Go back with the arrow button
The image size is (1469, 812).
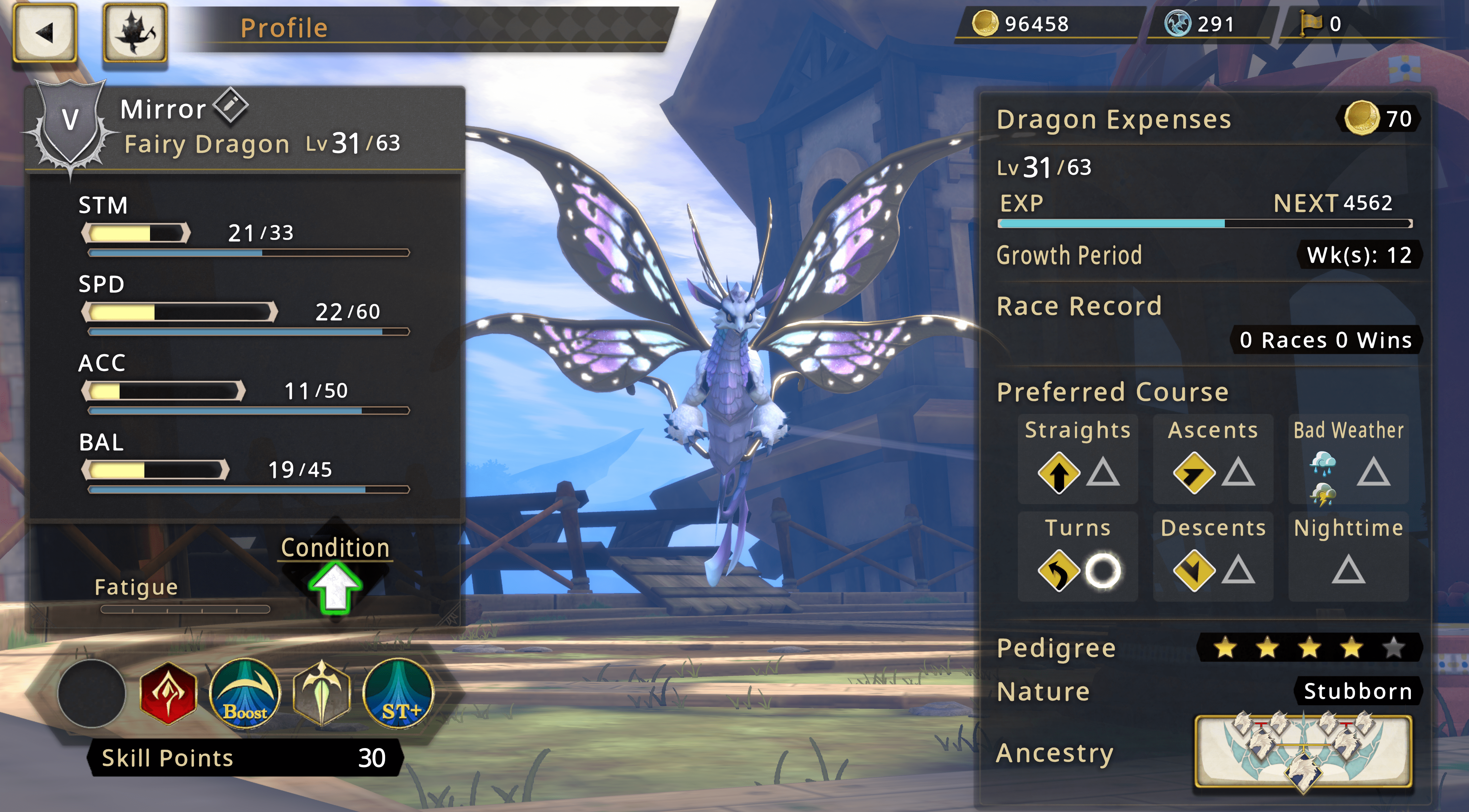pos(45,32)
